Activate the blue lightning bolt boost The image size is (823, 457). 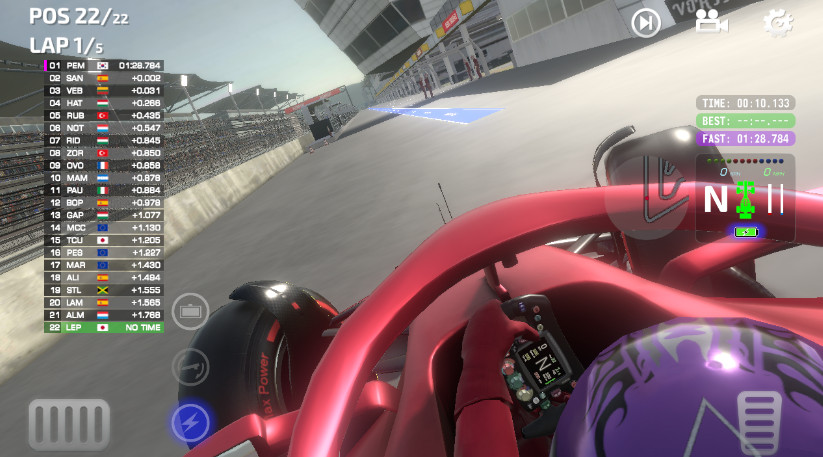189,423
